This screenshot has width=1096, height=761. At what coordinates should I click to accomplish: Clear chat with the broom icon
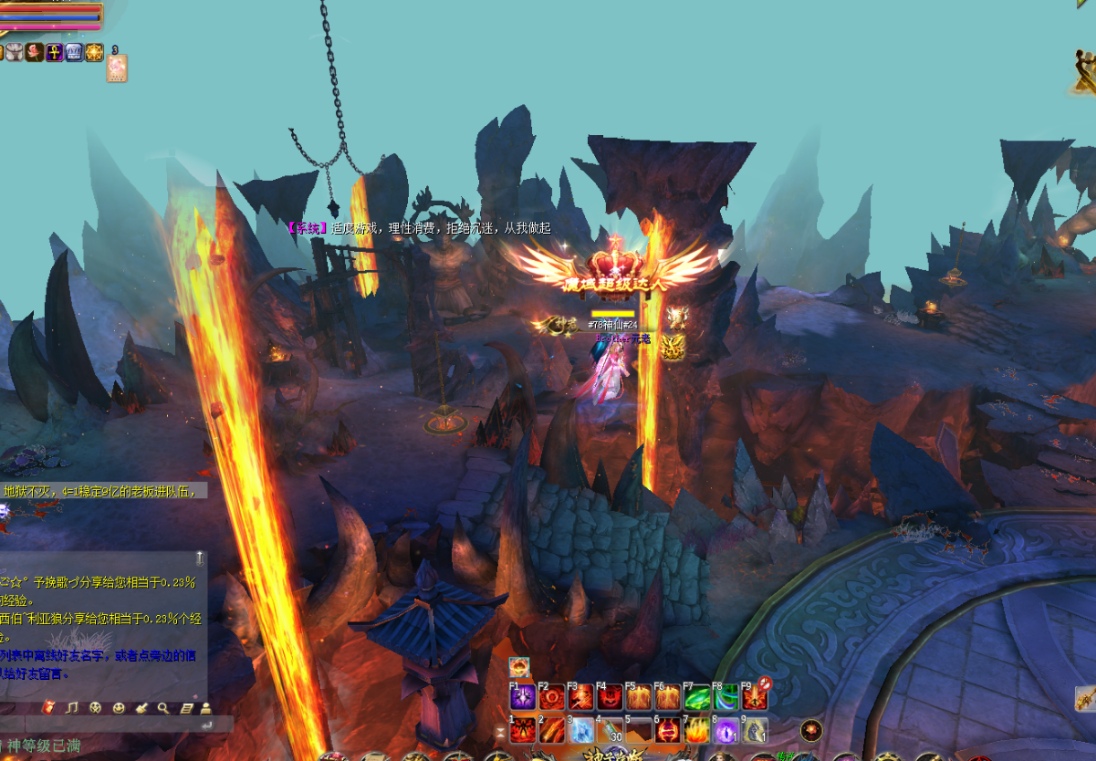coord(140,708)
